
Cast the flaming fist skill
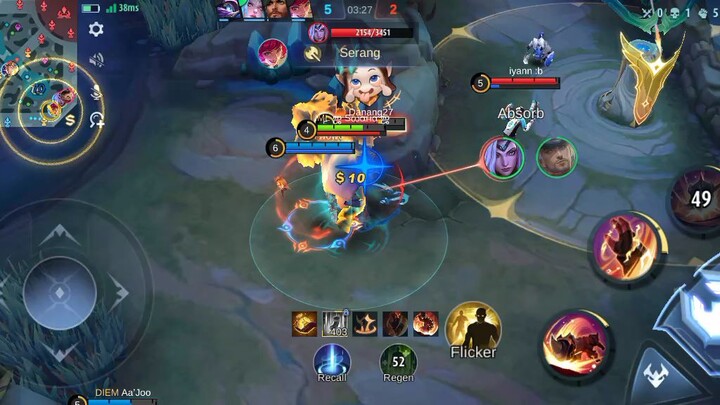(625, 246)
